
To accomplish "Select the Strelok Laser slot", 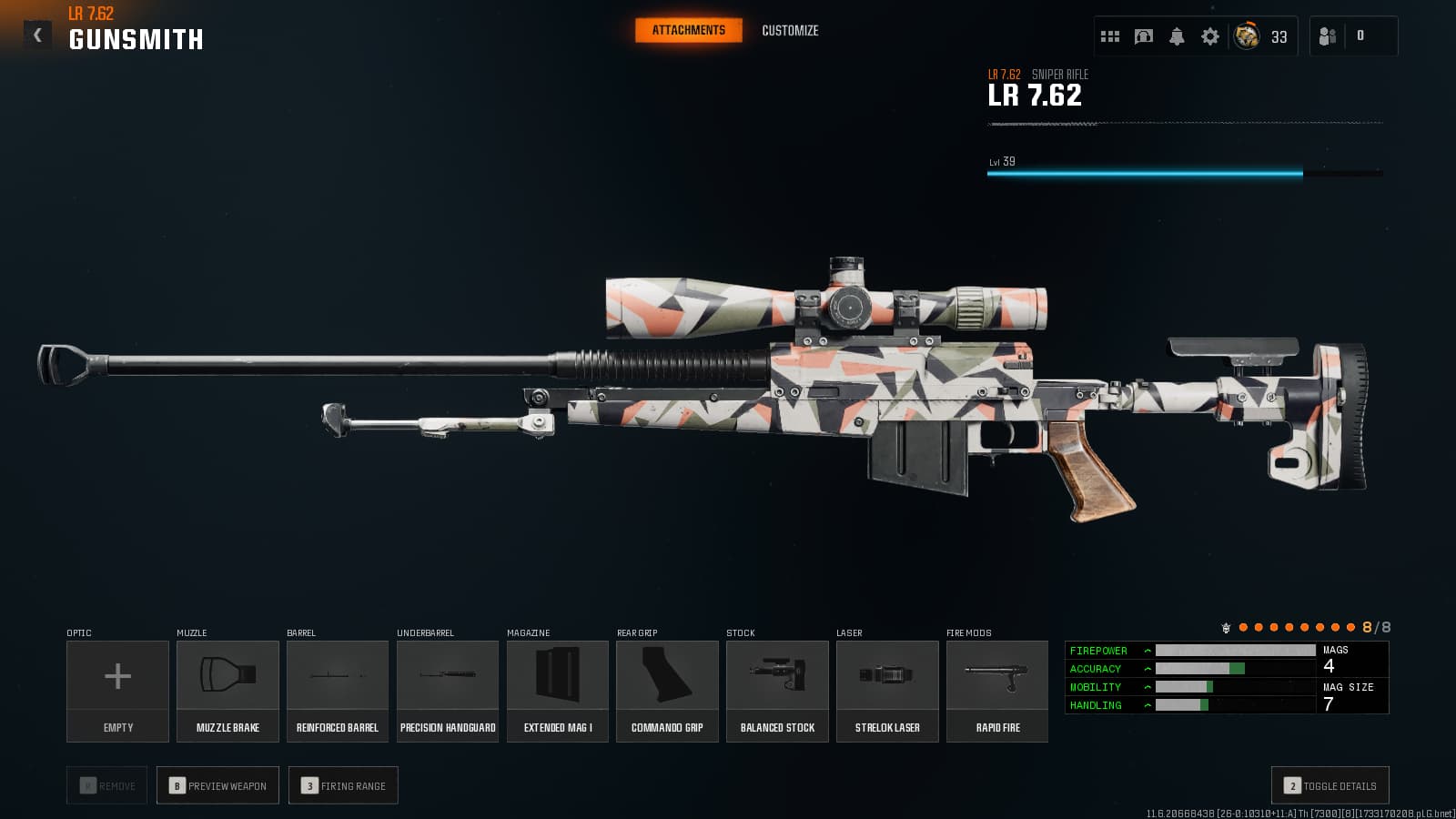I will tap(887, 691).
